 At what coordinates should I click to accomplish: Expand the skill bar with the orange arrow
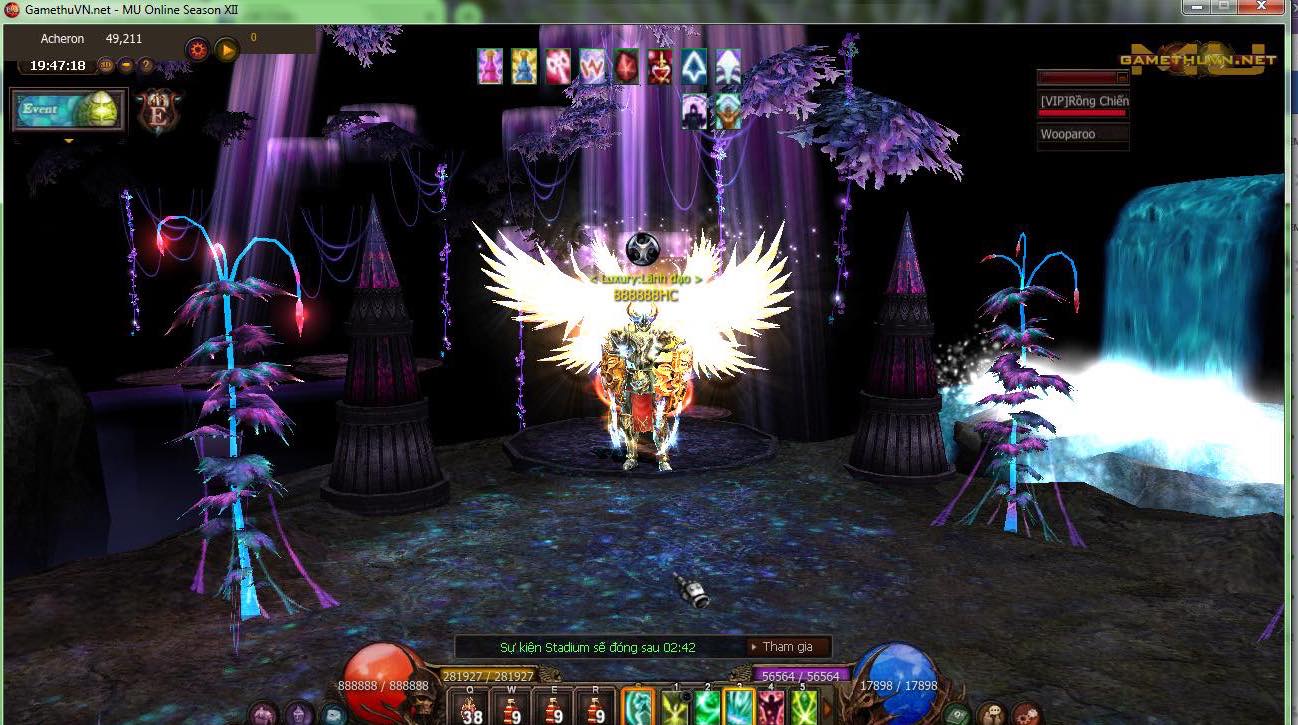(827, 709)
